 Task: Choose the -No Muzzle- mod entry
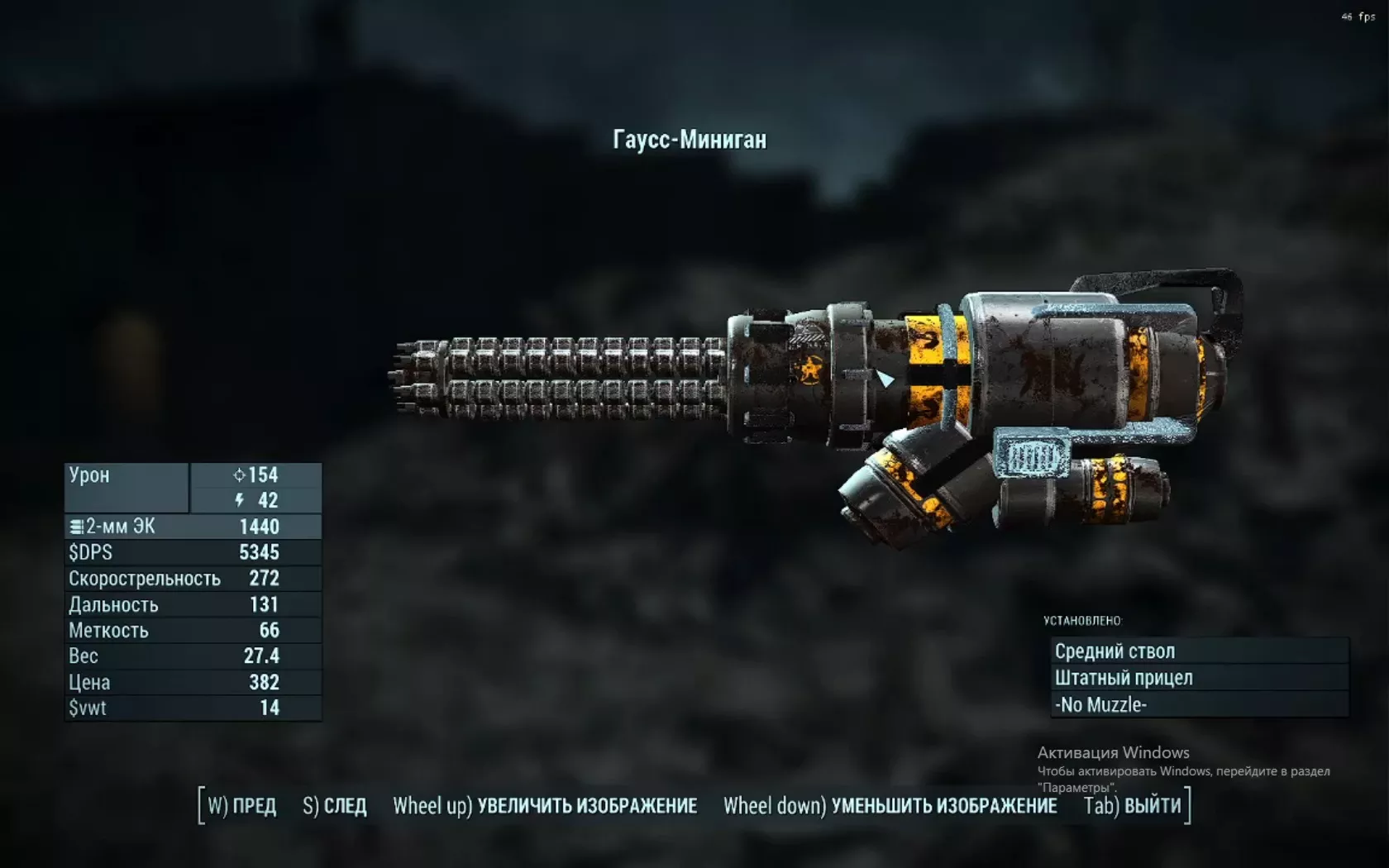coord(1199,705)
